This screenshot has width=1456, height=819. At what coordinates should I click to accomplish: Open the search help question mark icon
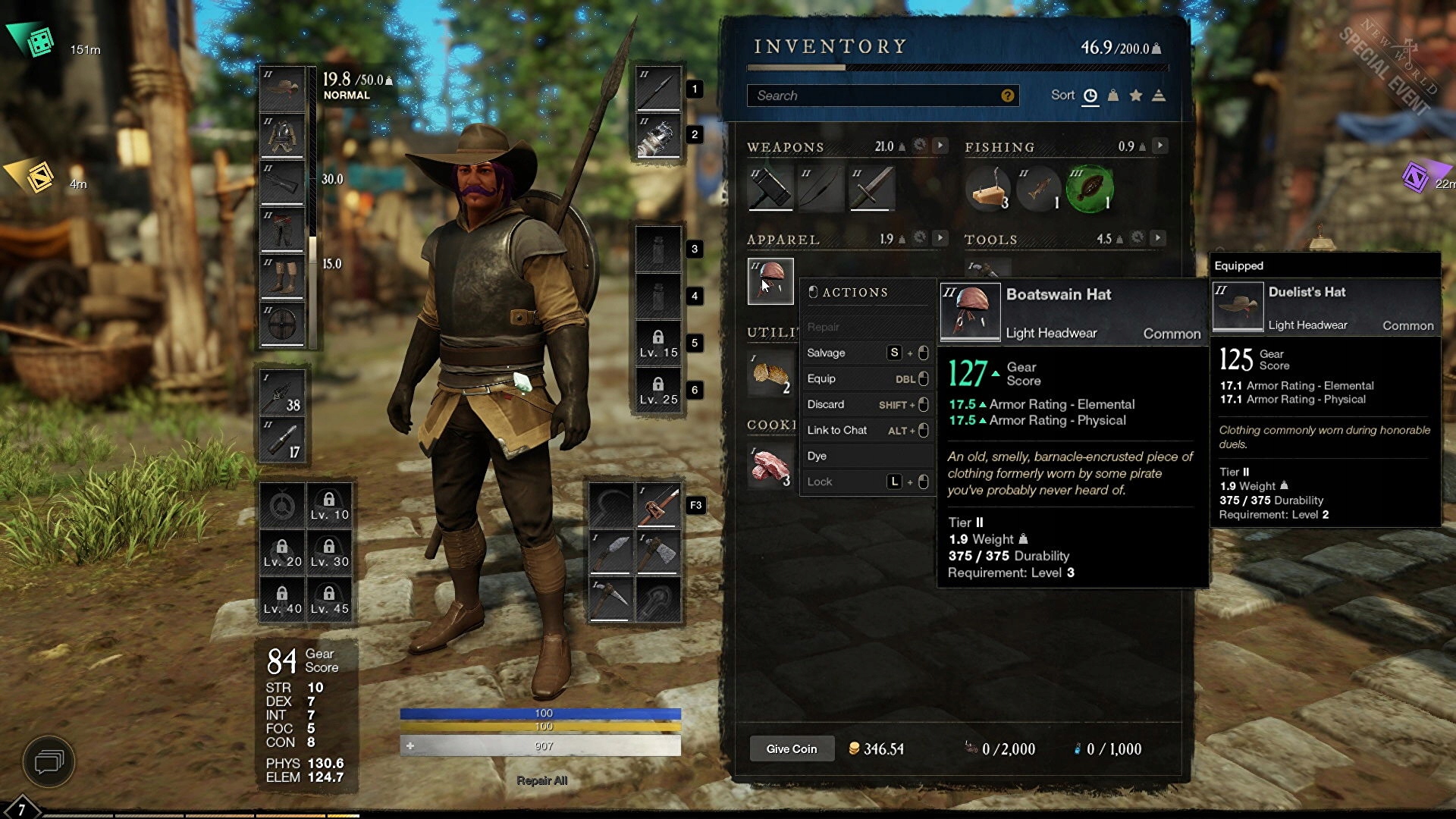click(x=1007, y=96)
